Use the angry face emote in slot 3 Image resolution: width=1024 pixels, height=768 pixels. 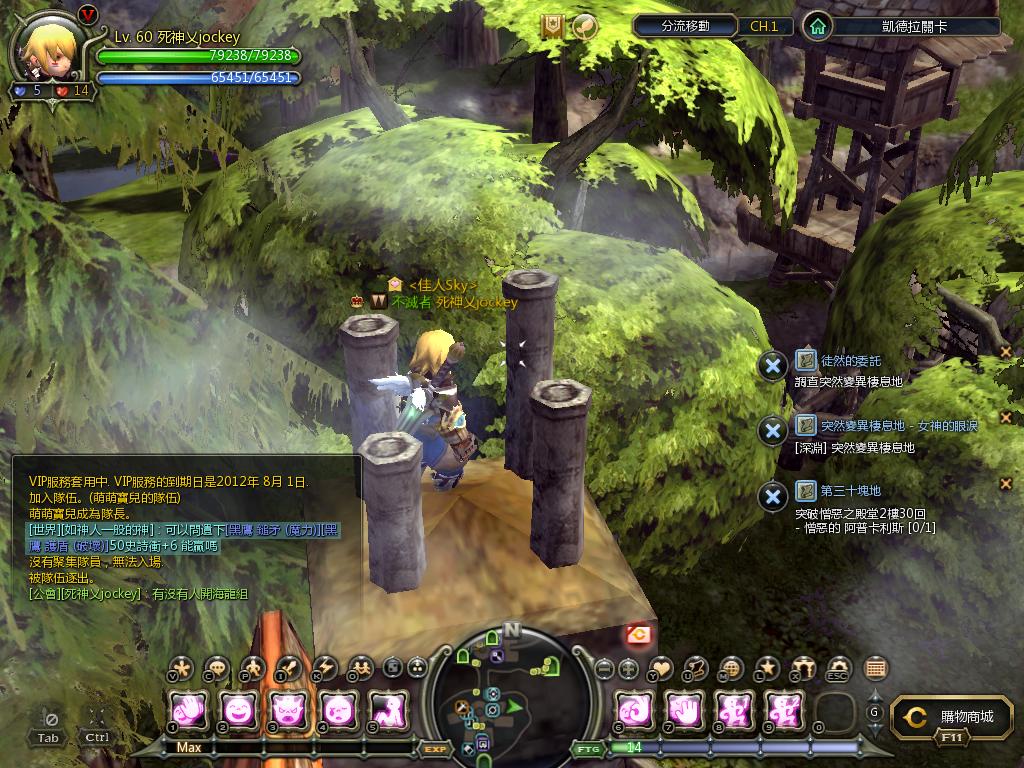(x=288, y=711)
